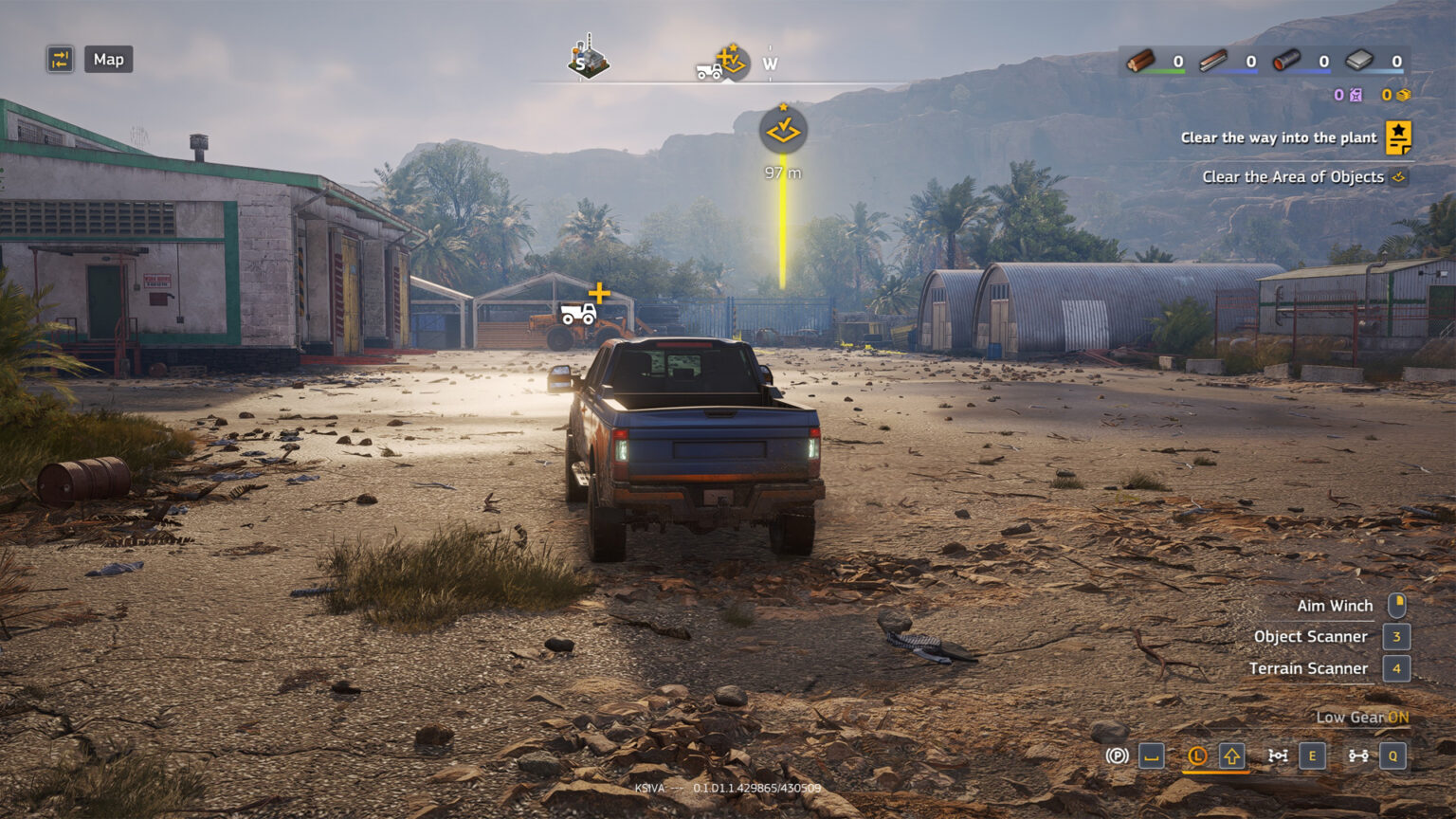Click the concrete slab resource icon

coord(1359,62)
